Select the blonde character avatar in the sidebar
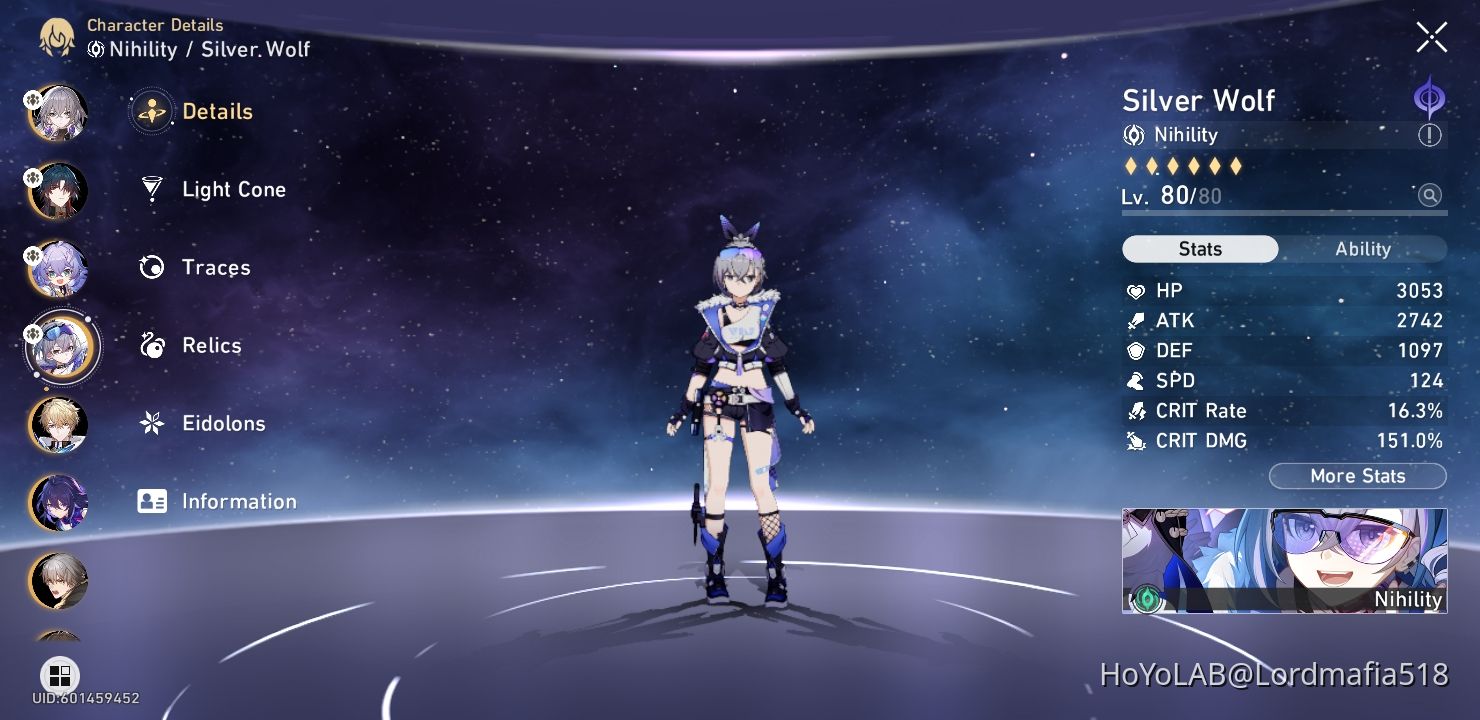Image resolution: width=1480 pixels, height=720 pixels. [57, 424]
